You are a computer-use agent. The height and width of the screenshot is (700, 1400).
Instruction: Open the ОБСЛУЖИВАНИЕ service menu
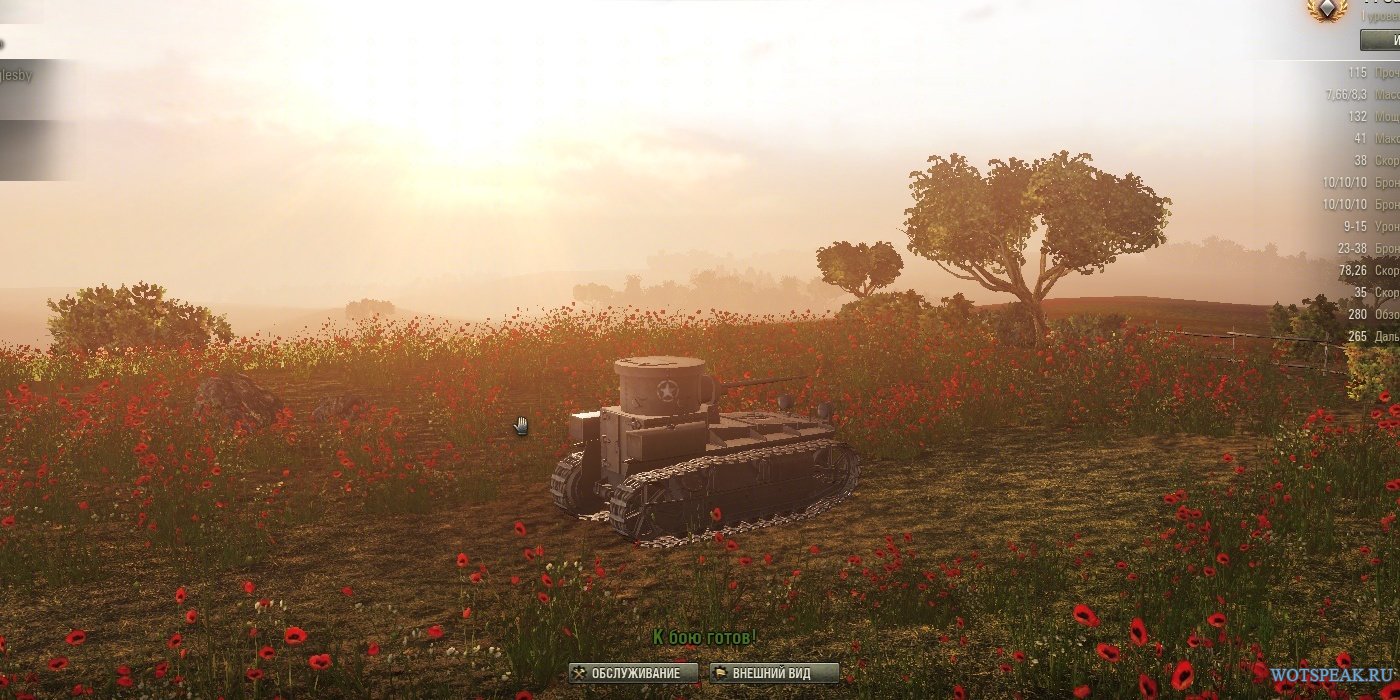[x=634, y=673]
